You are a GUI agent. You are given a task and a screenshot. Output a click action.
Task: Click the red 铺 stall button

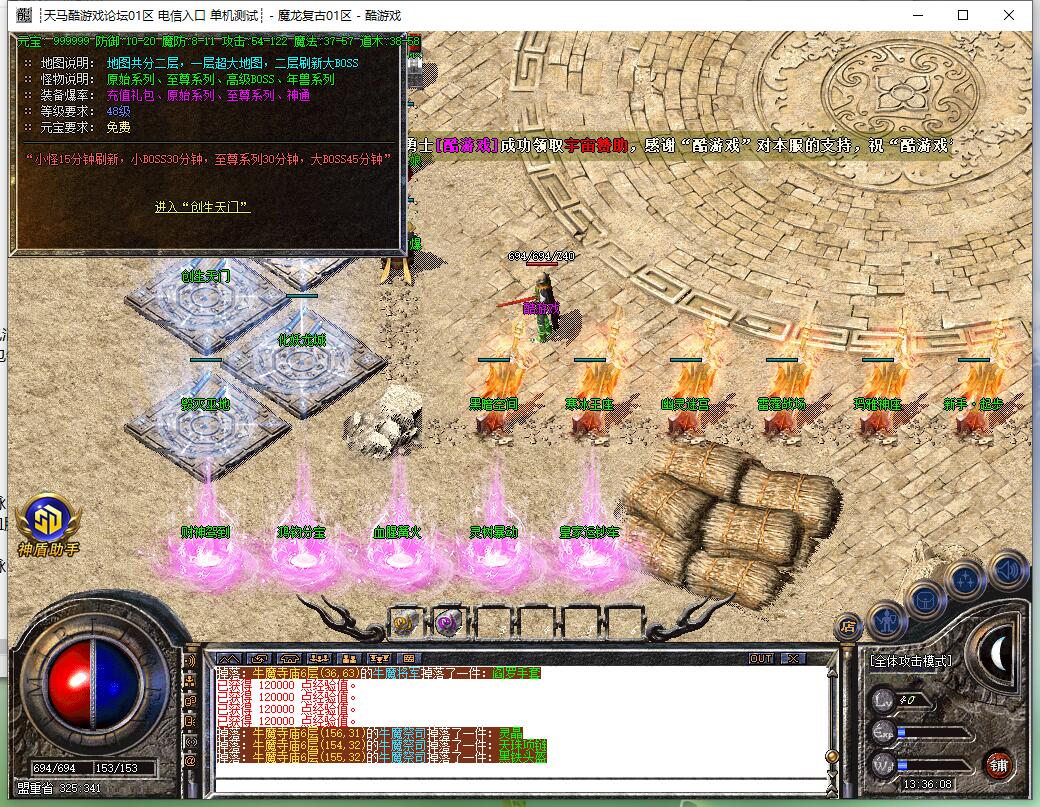(x=998, y=765)
